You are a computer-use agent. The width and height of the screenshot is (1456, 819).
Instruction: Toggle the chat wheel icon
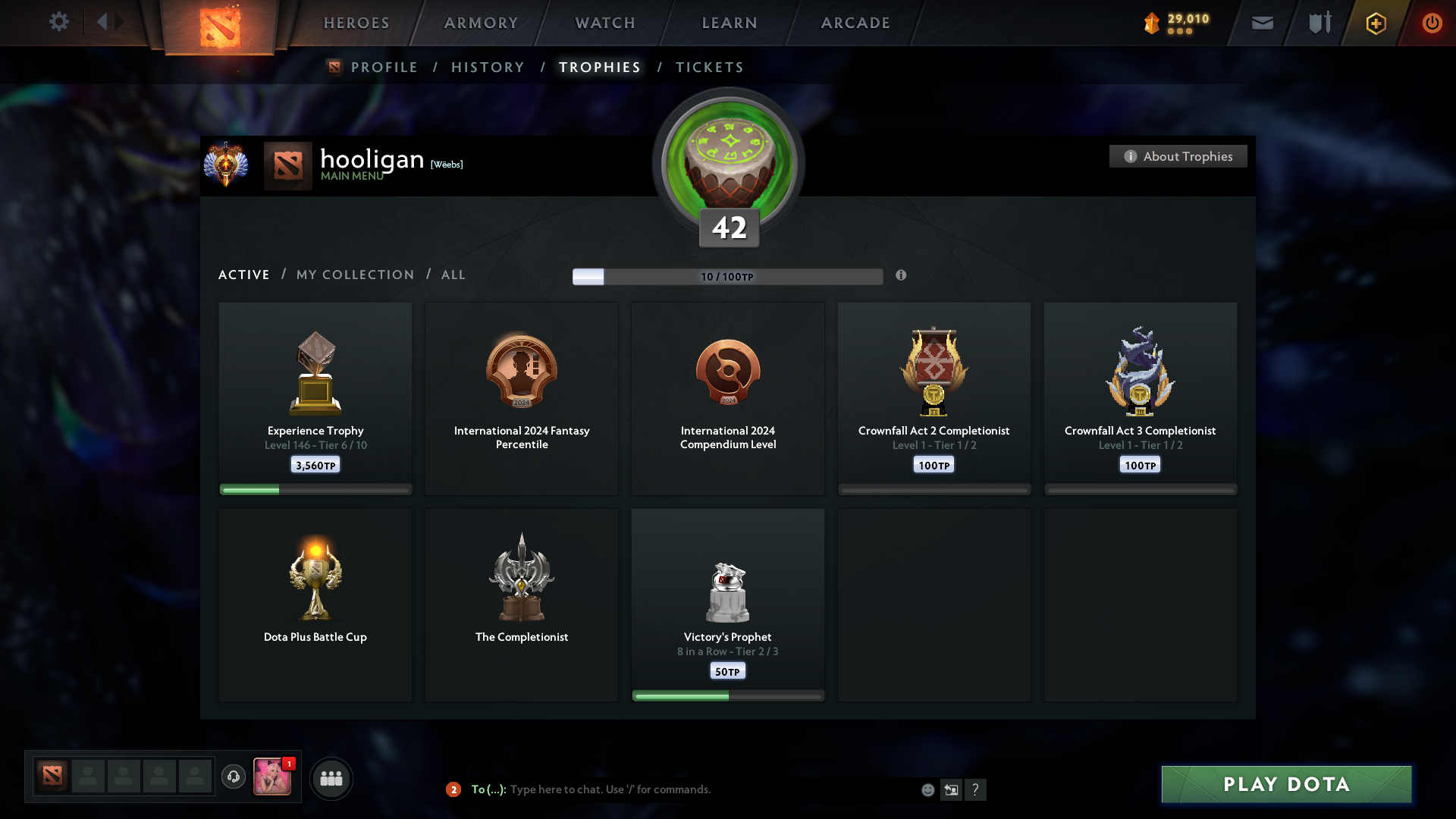pyautogui.click(x=952, y=789)
